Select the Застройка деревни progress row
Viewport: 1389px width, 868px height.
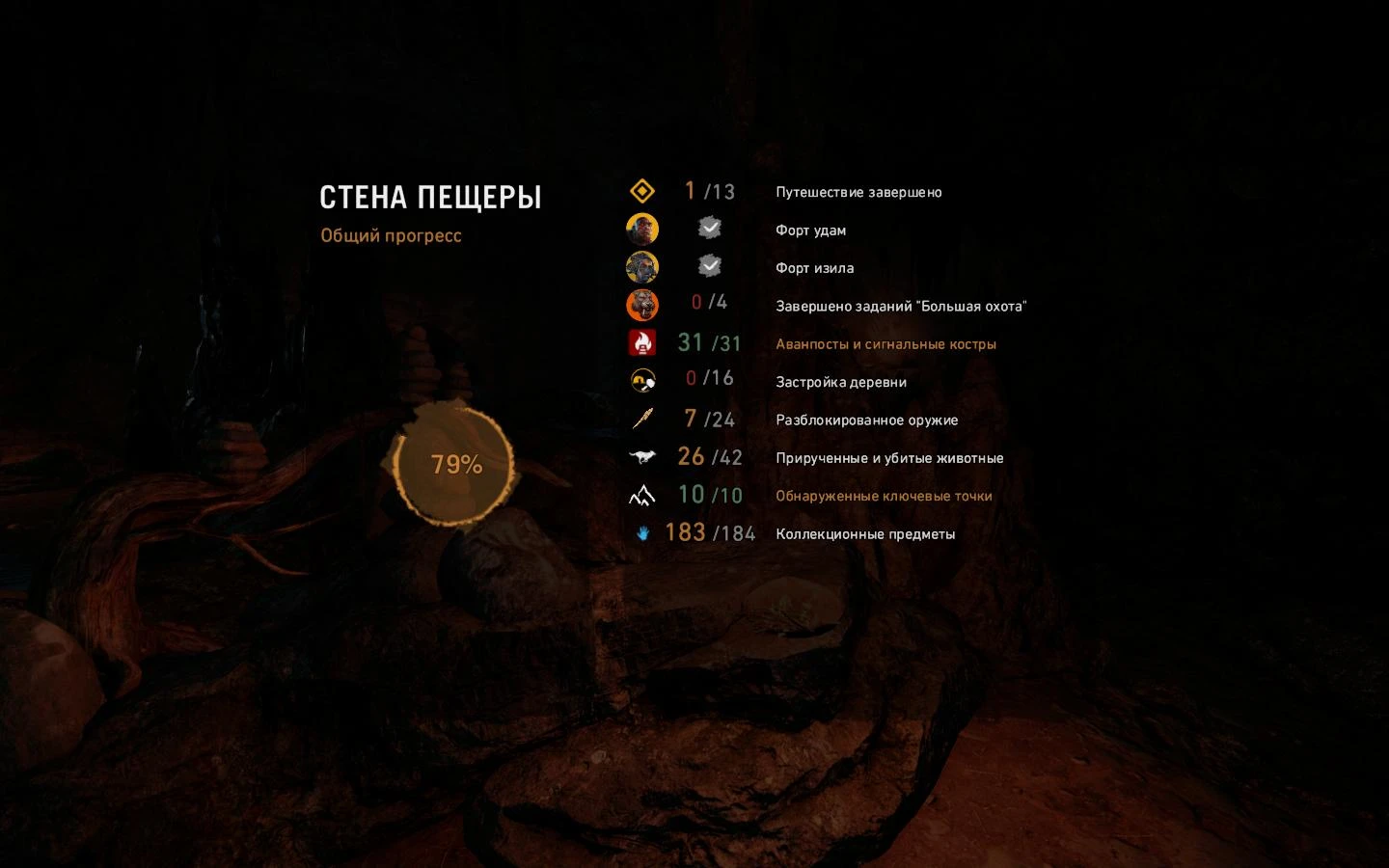pyautogui.click(x=840, y=382)
